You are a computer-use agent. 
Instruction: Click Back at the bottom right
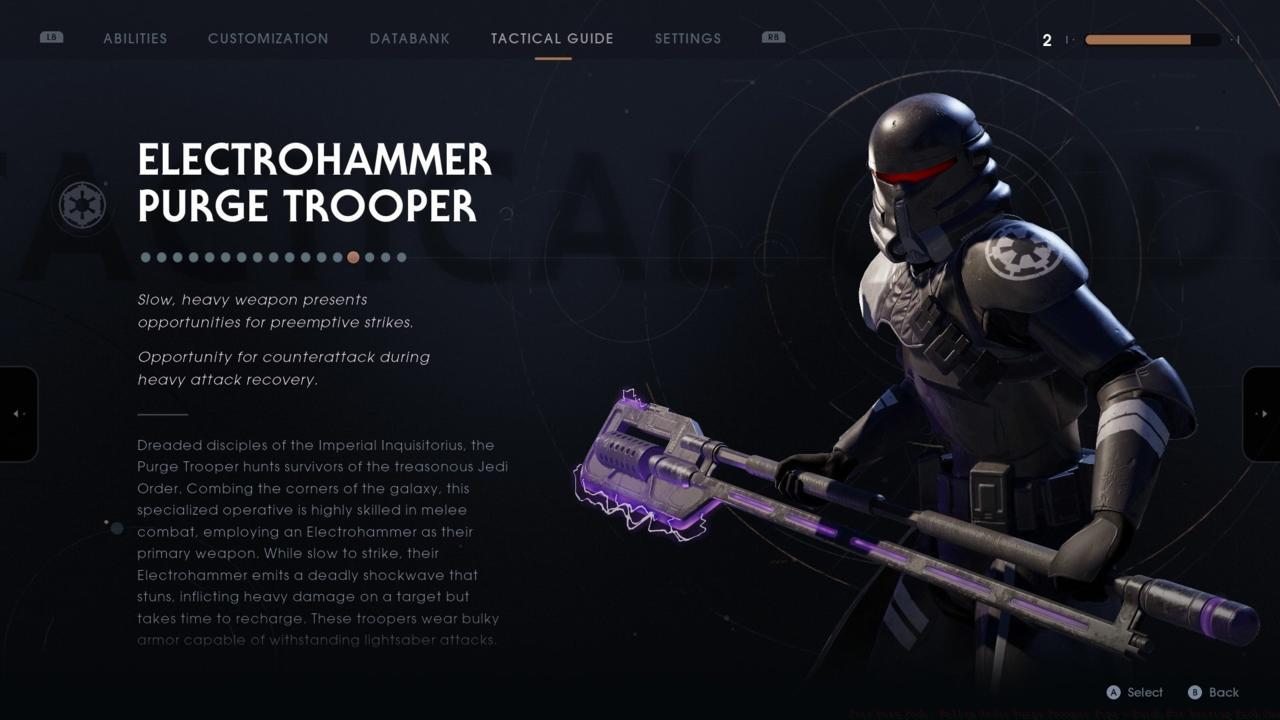[1224, 692]
